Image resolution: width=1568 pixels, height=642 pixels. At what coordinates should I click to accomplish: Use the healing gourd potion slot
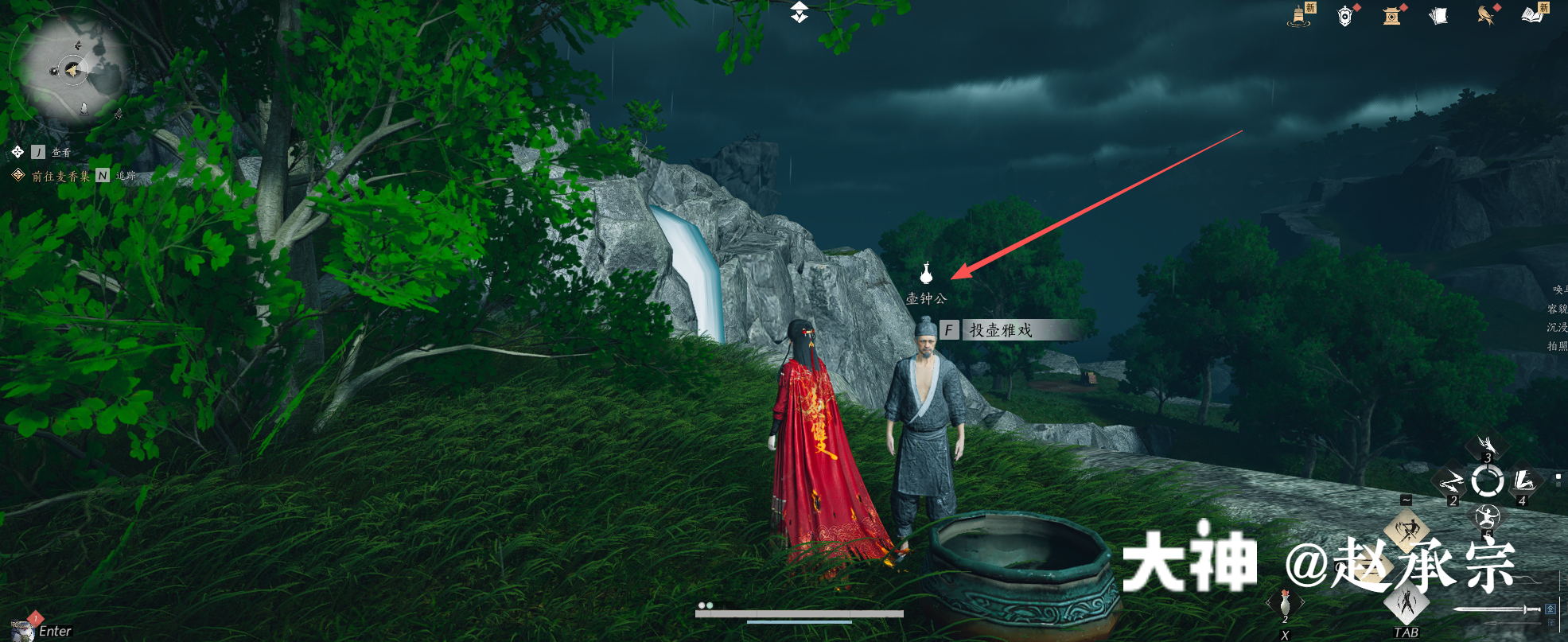pos(1285,604)
